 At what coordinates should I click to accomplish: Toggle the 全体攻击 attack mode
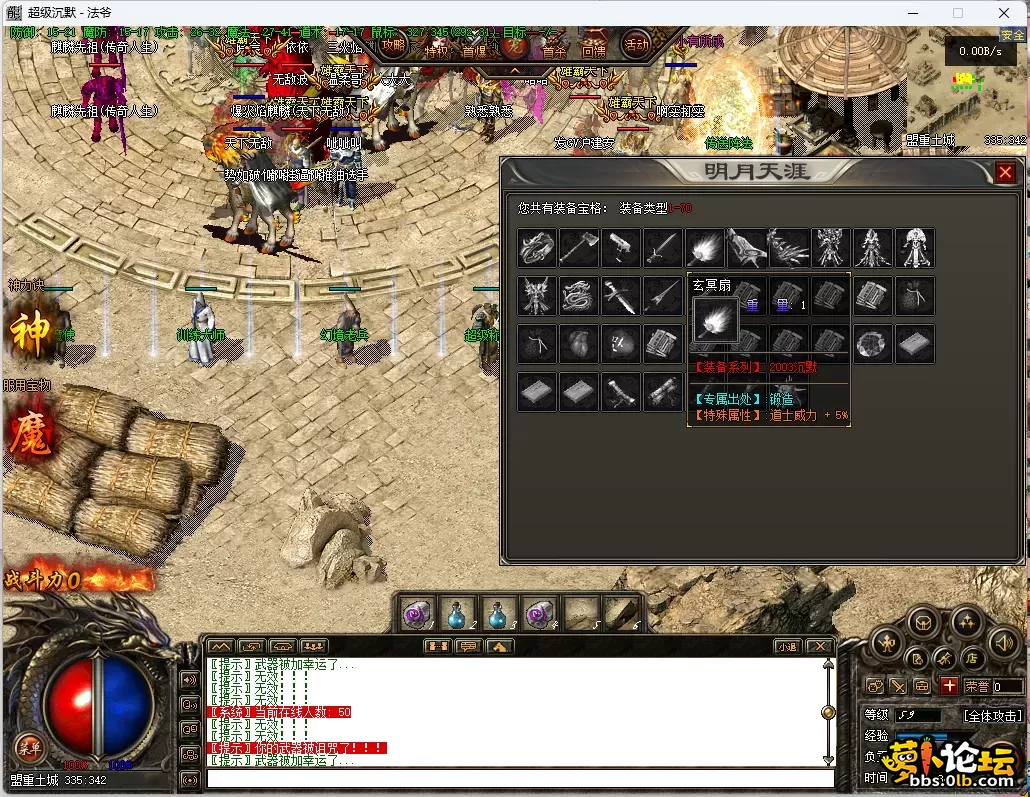pyautogui.click(x=991, y=716)
